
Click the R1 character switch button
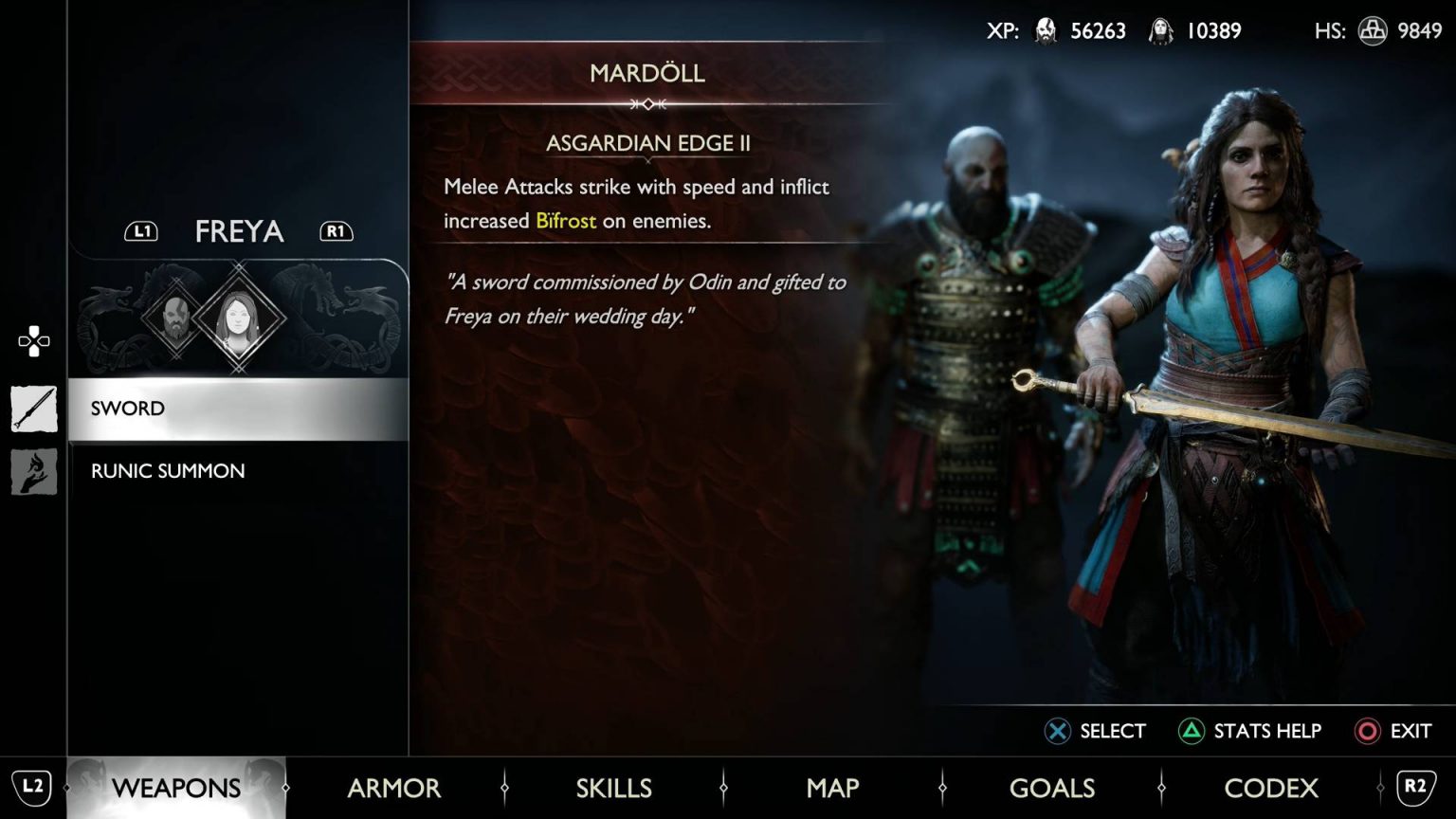pyautogui.click(x=336, y=229)
